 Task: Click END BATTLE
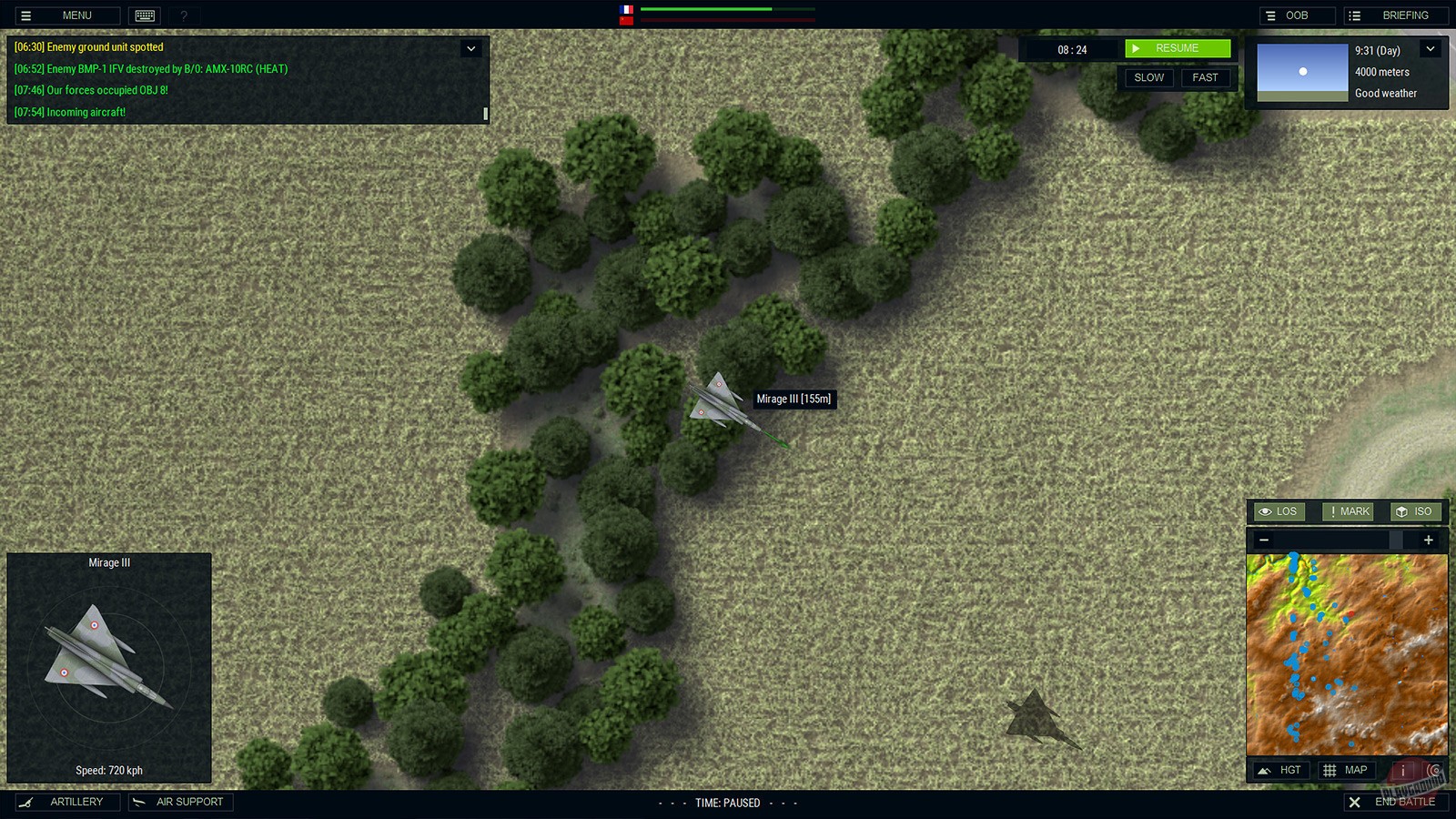(x=1396, y=802)
